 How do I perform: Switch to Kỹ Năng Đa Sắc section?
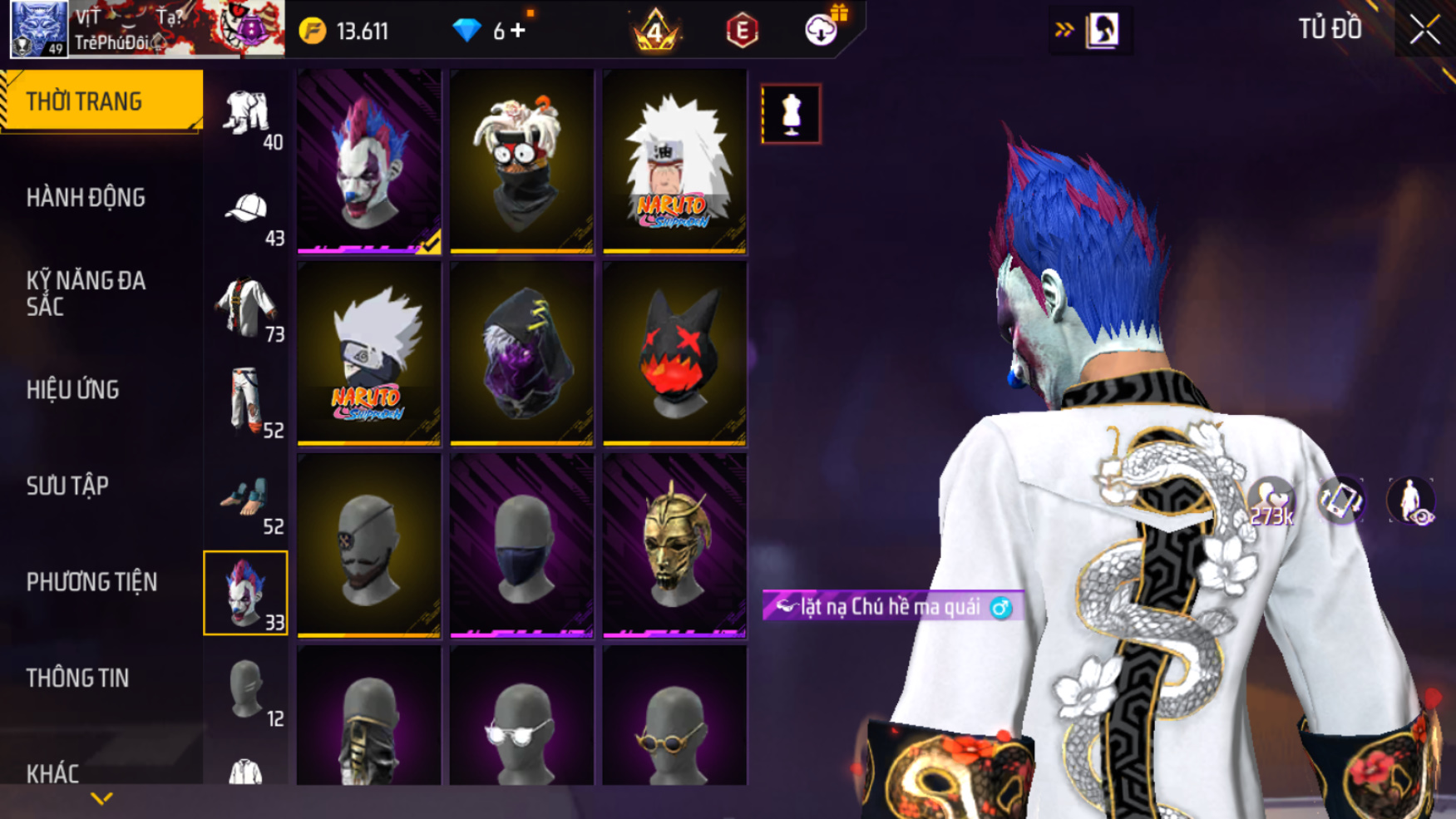(x=86, y=294)
